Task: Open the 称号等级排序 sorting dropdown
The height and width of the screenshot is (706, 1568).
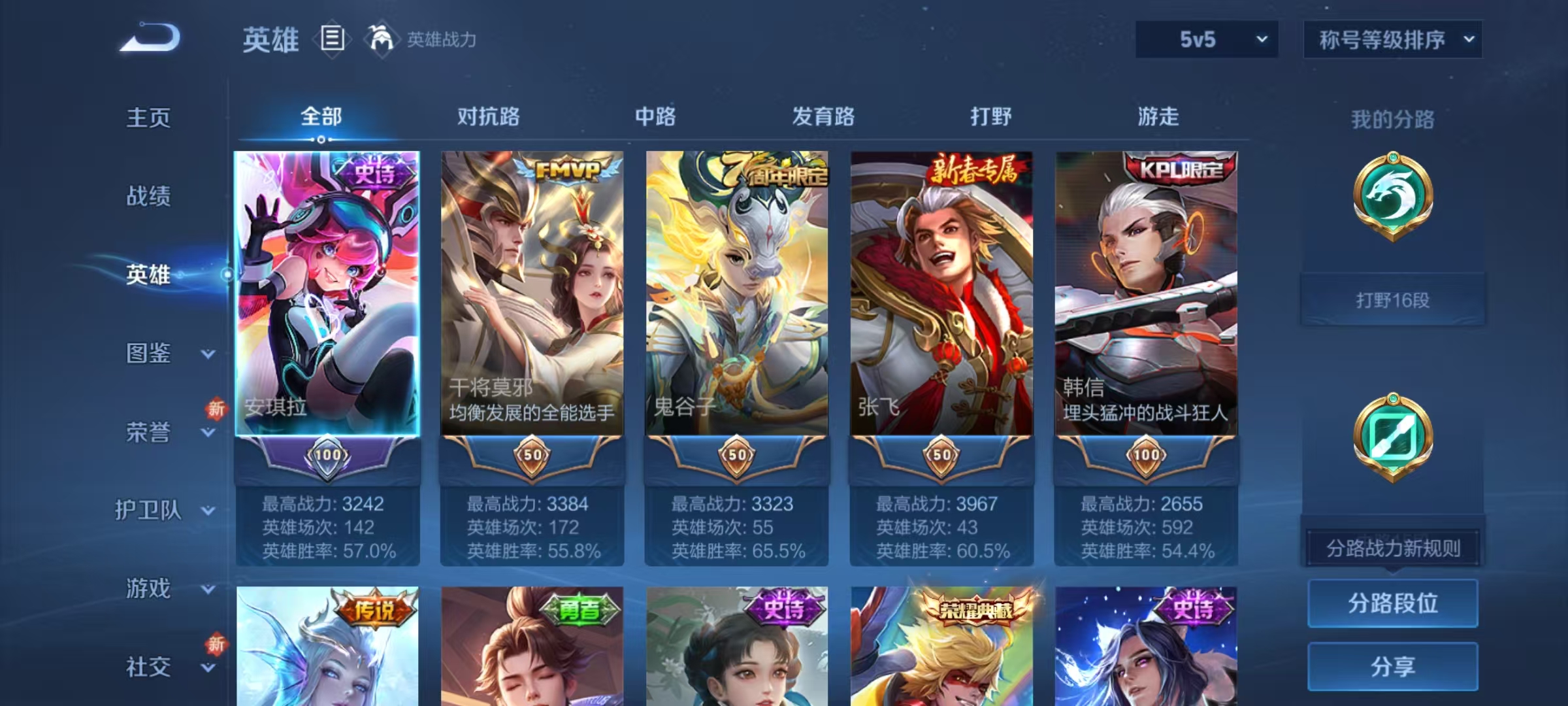Action: pyautogui.click(x=1392, y=39)
